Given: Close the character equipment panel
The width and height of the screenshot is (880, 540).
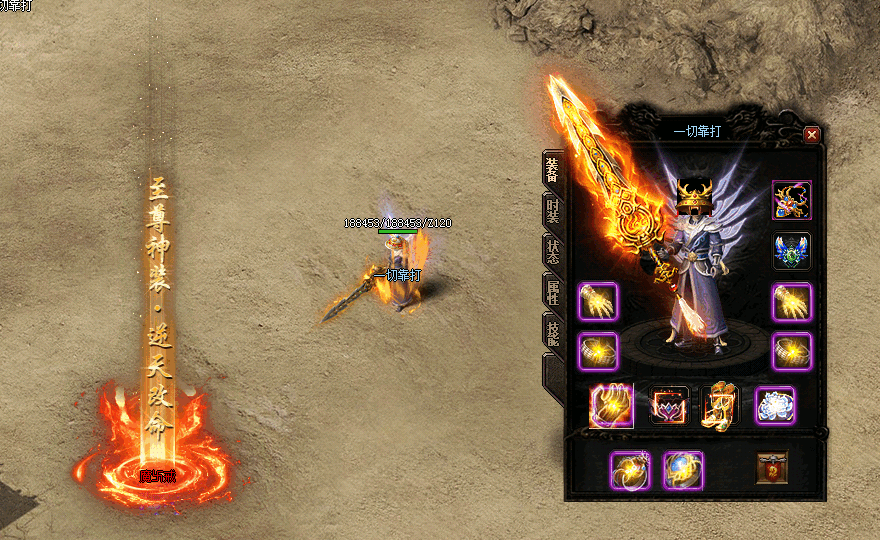Looking at the screenshot, I should (x=811, y=134).
